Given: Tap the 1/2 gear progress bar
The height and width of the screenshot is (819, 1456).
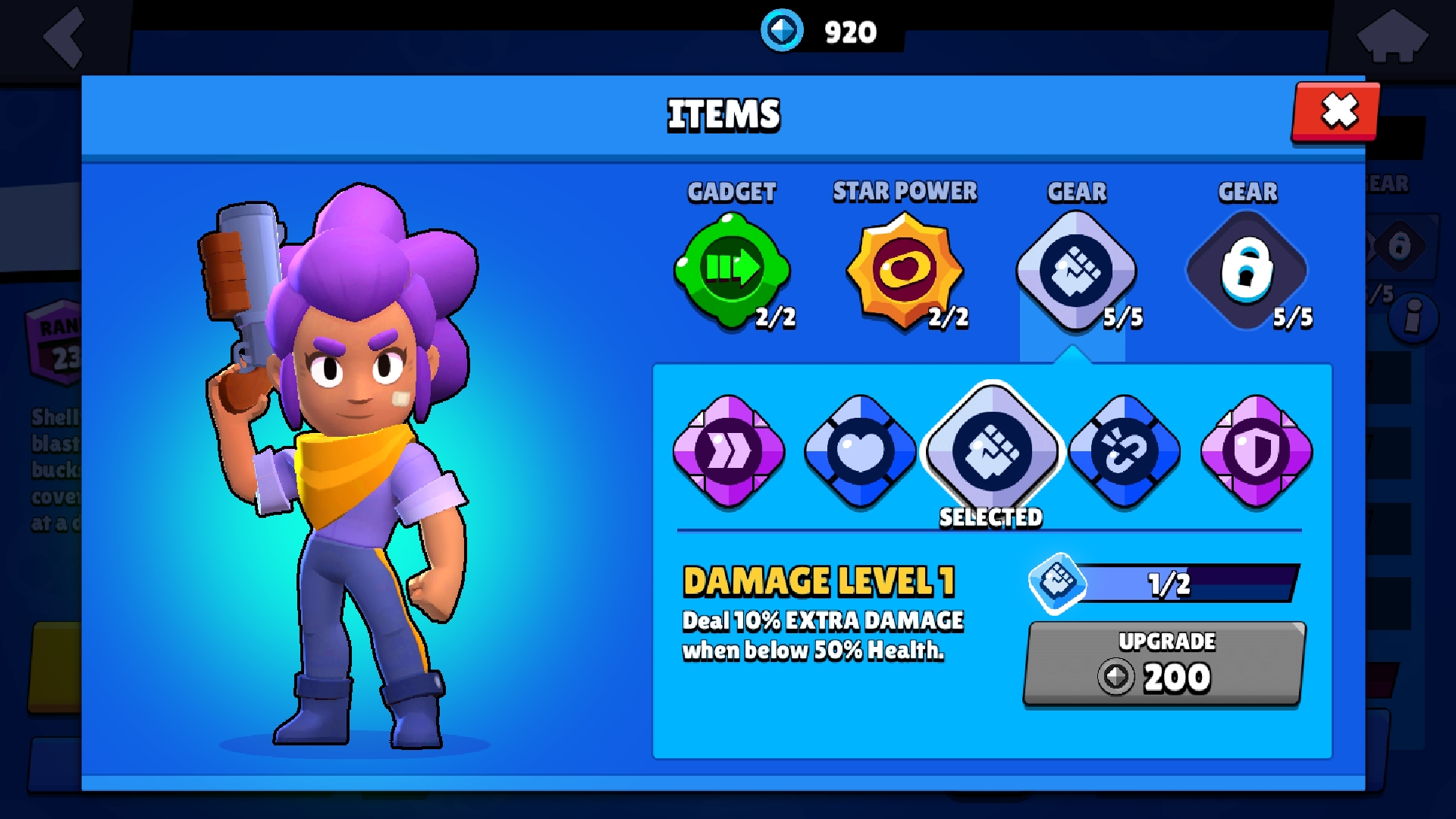Looking at the screenshot, I should [x=1183, y=582].
